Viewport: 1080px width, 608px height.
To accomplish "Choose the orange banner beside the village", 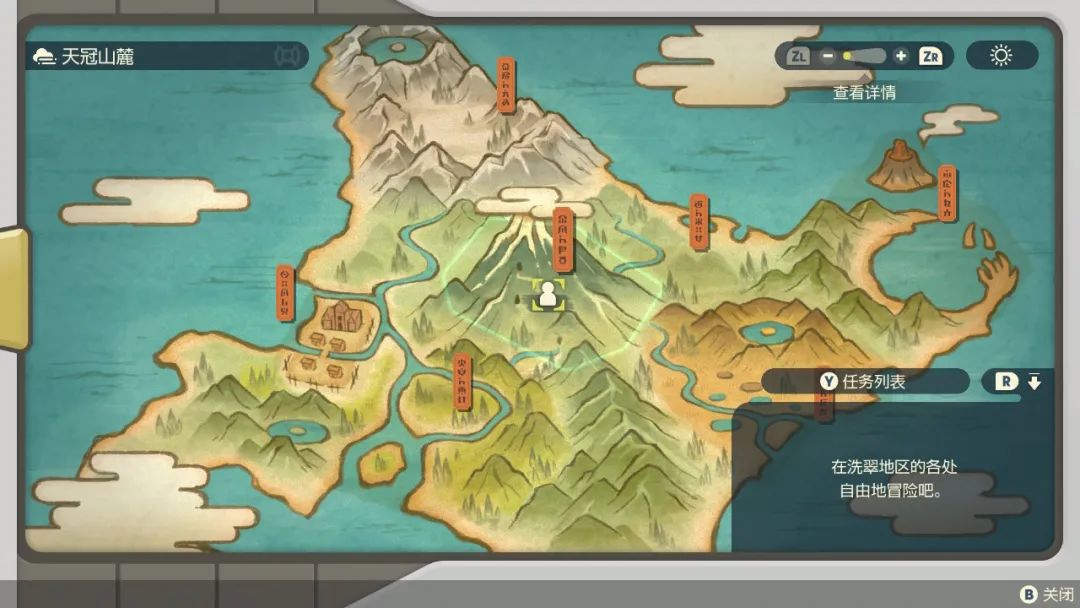I will (x=286, y=293).
